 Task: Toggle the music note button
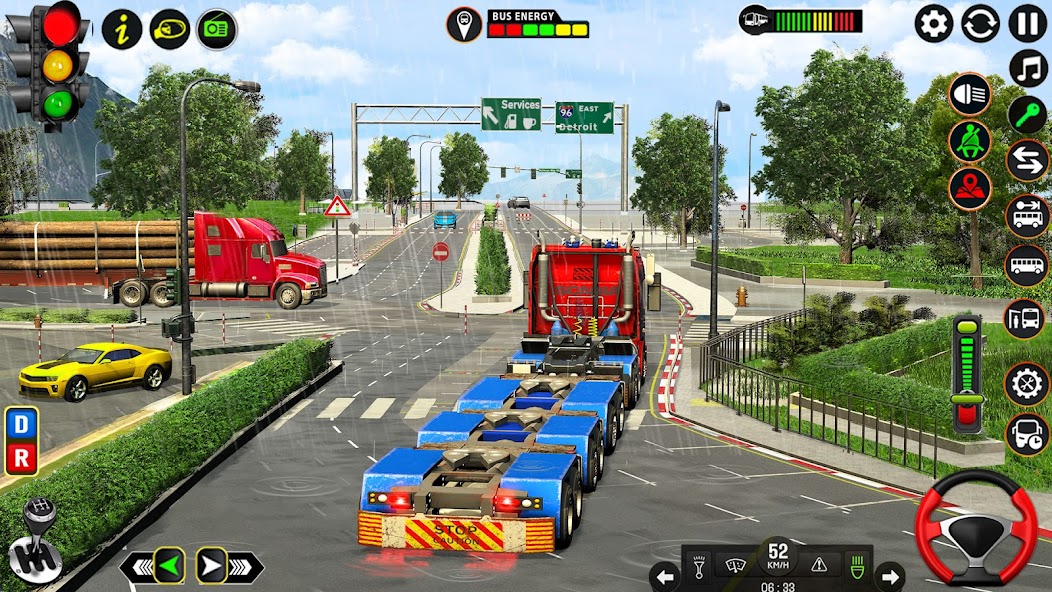(1027, 68)
